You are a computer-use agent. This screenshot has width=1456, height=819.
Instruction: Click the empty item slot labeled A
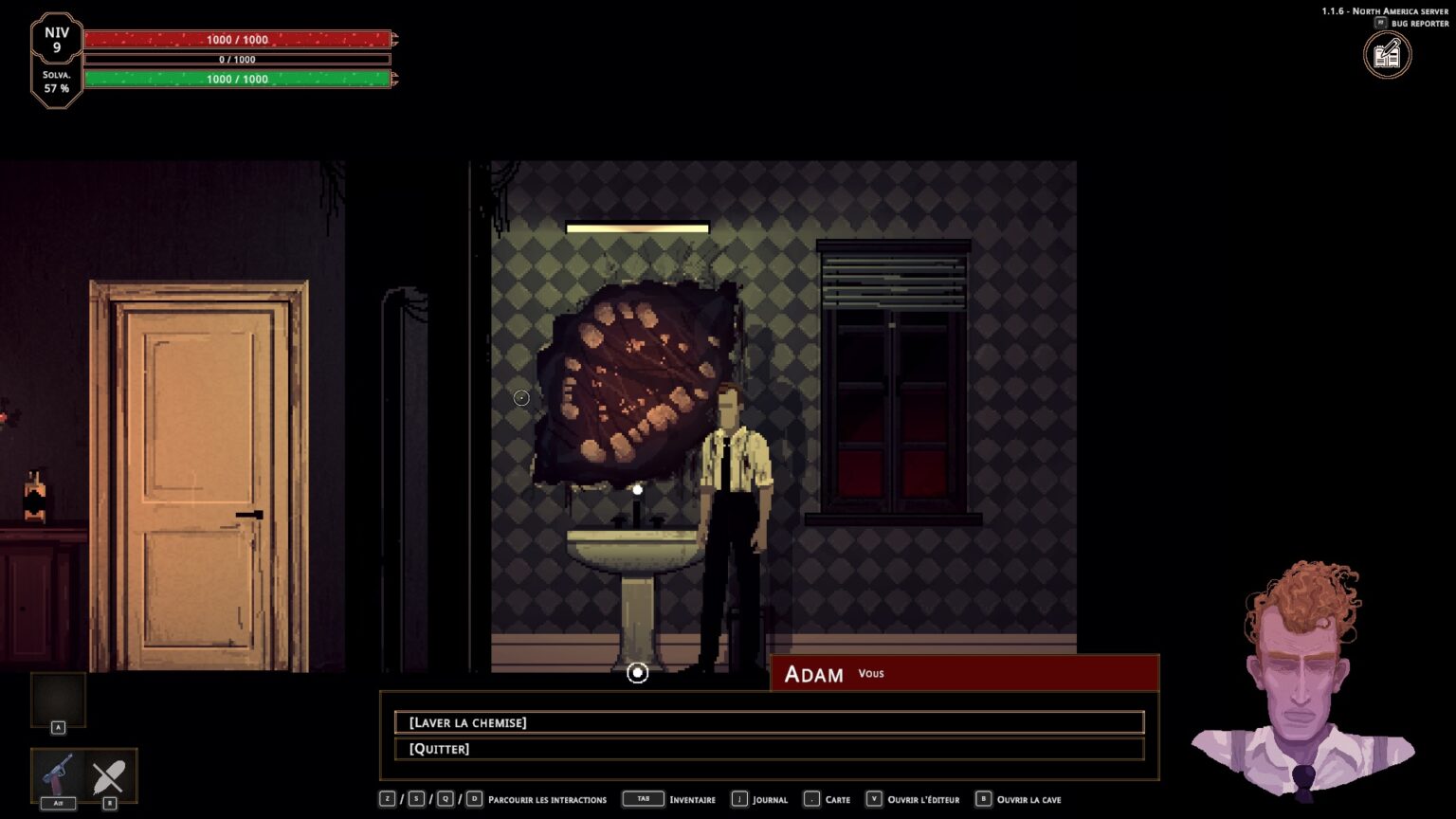(59, 700)
